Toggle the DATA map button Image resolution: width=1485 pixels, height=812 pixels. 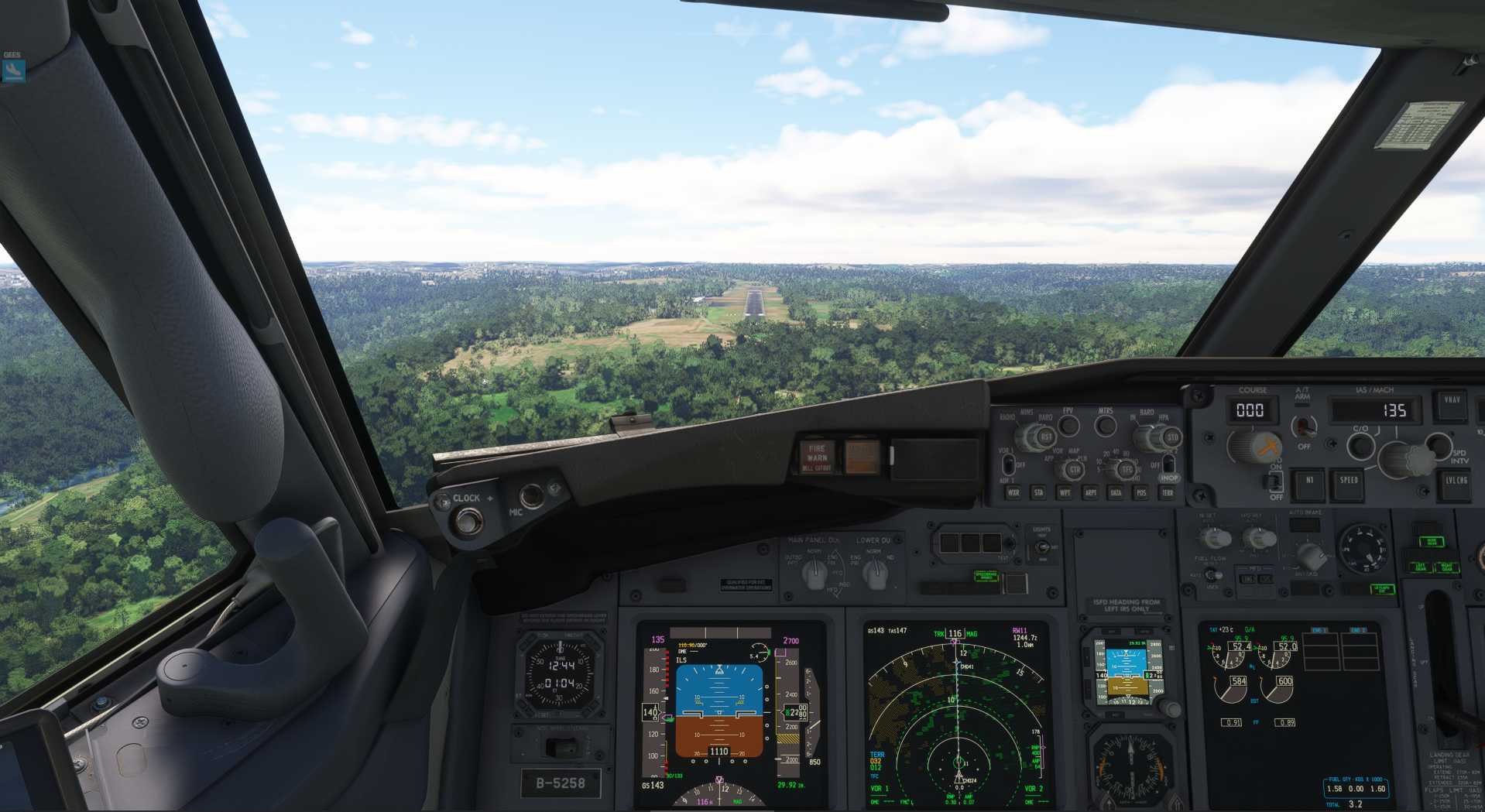pyautogui.click(x=1116, y=492)
